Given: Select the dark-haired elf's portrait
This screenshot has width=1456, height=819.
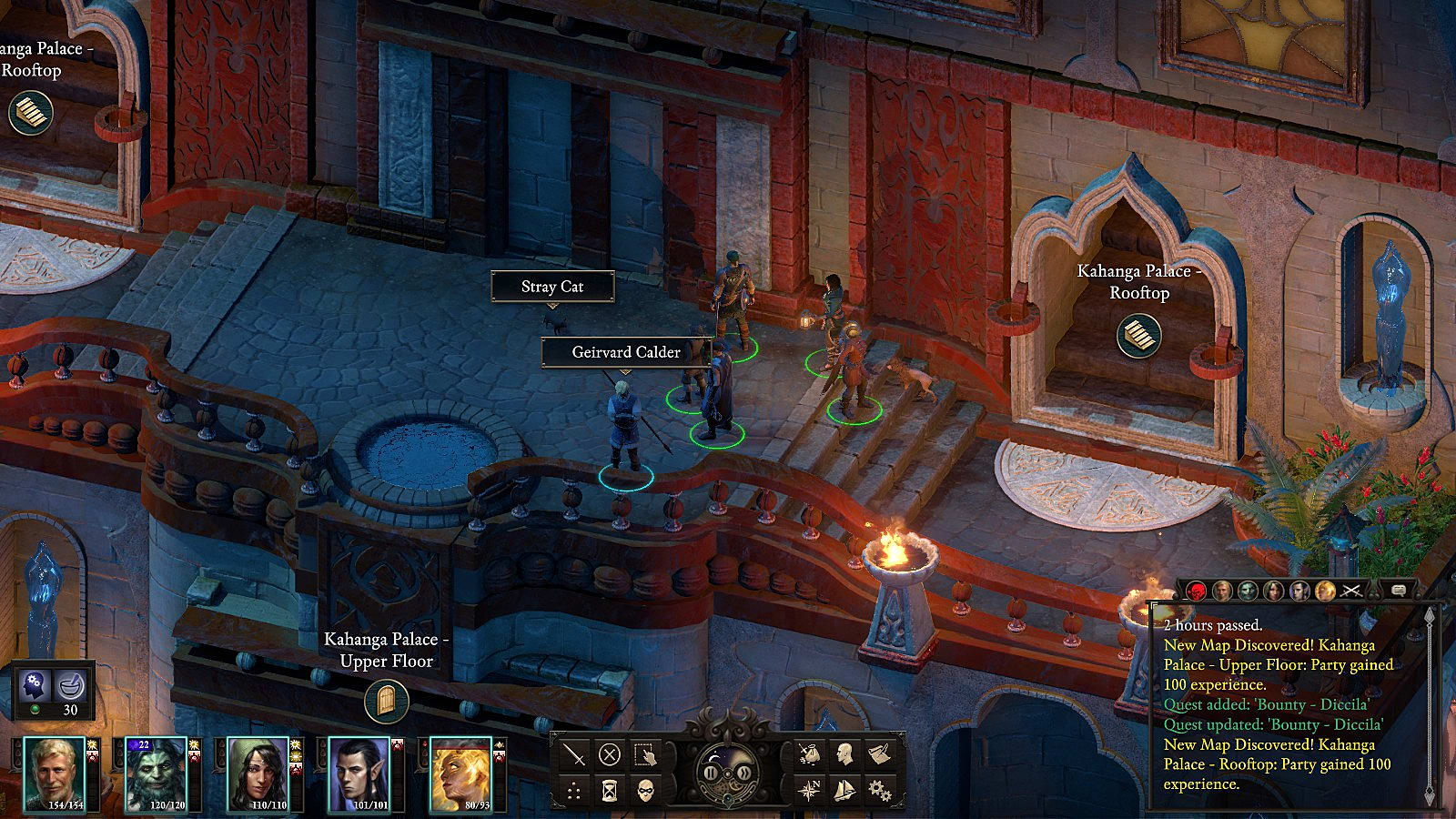Looking at the screenshot, I should (359, 773).
